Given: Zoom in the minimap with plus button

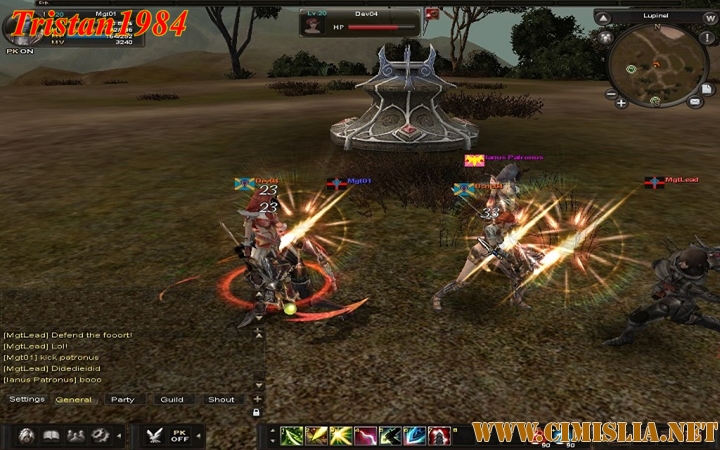Looking at the screenshot, I should coord(622,102).
